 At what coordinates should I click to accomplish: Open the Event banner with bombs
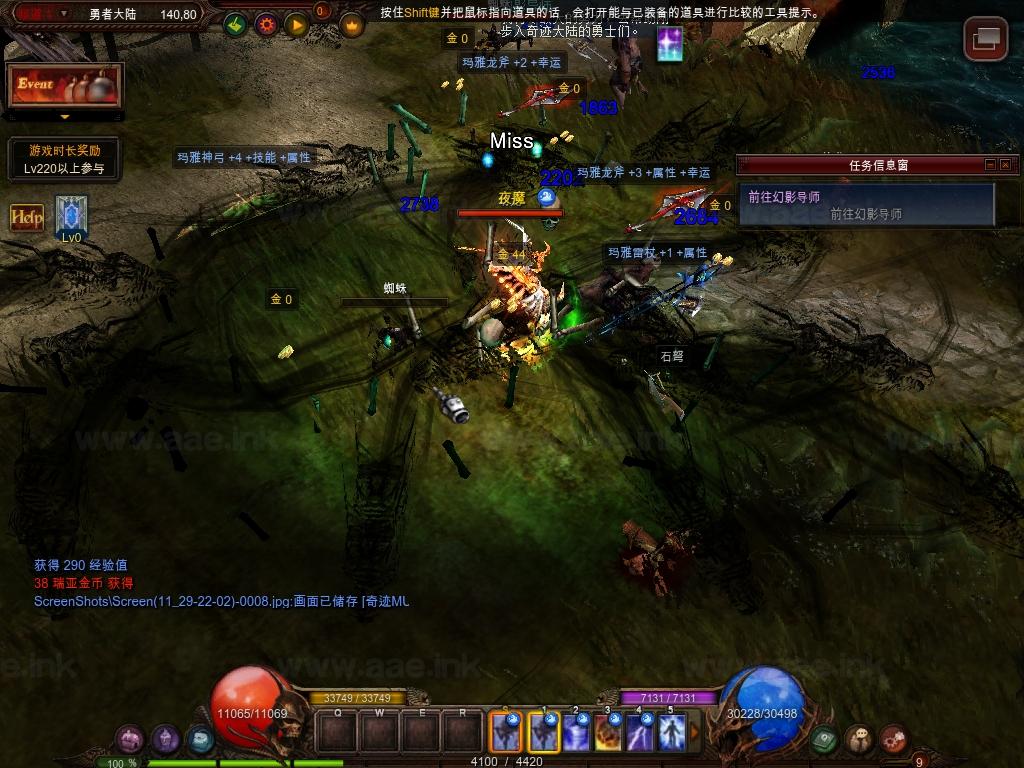(65, 86)
